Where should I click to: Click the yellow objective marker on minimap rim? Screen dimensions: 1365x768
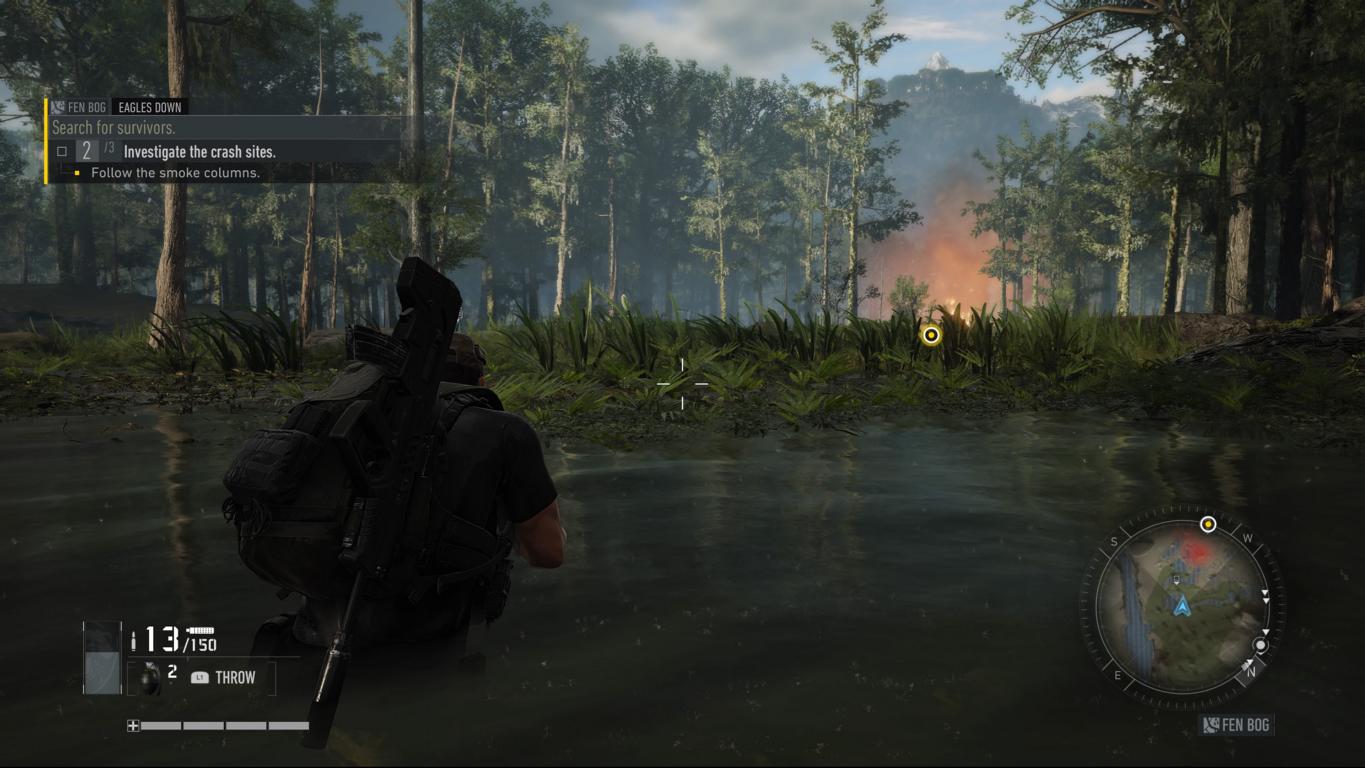tap(1208, 524)
